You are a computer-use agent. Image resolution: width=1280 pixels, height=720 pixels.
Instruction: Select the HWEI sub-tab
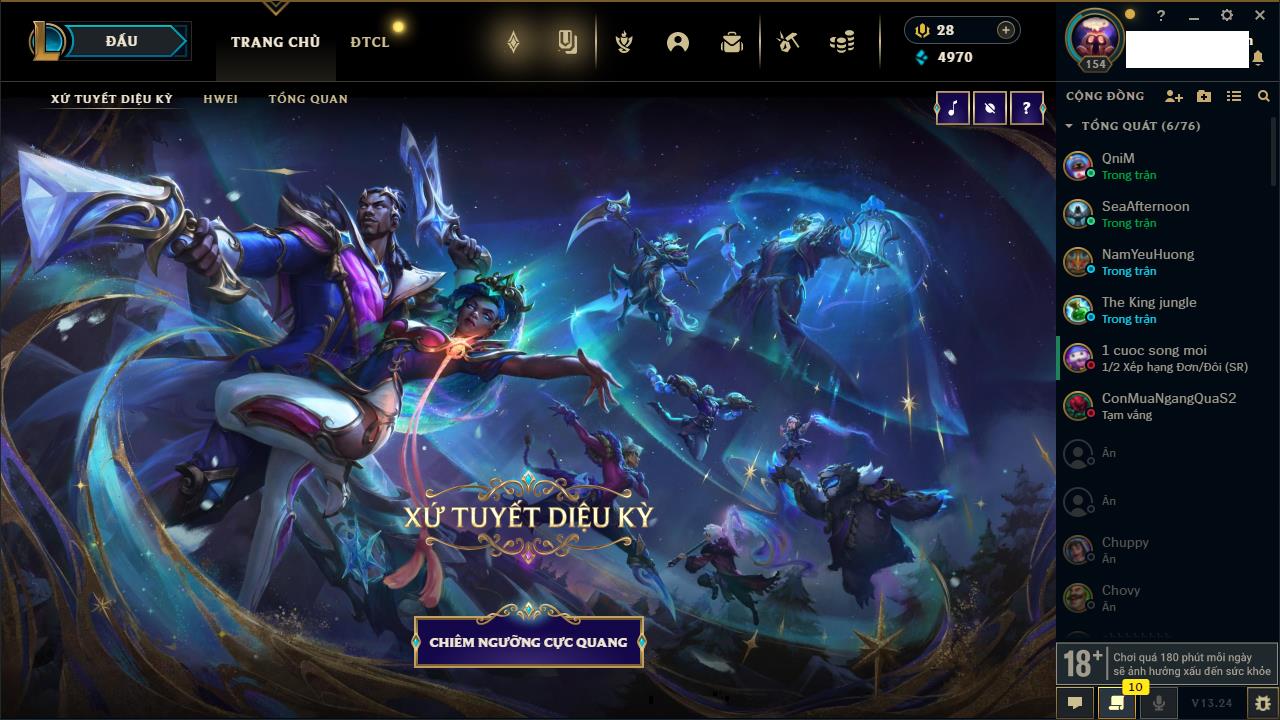click(220, 99)
